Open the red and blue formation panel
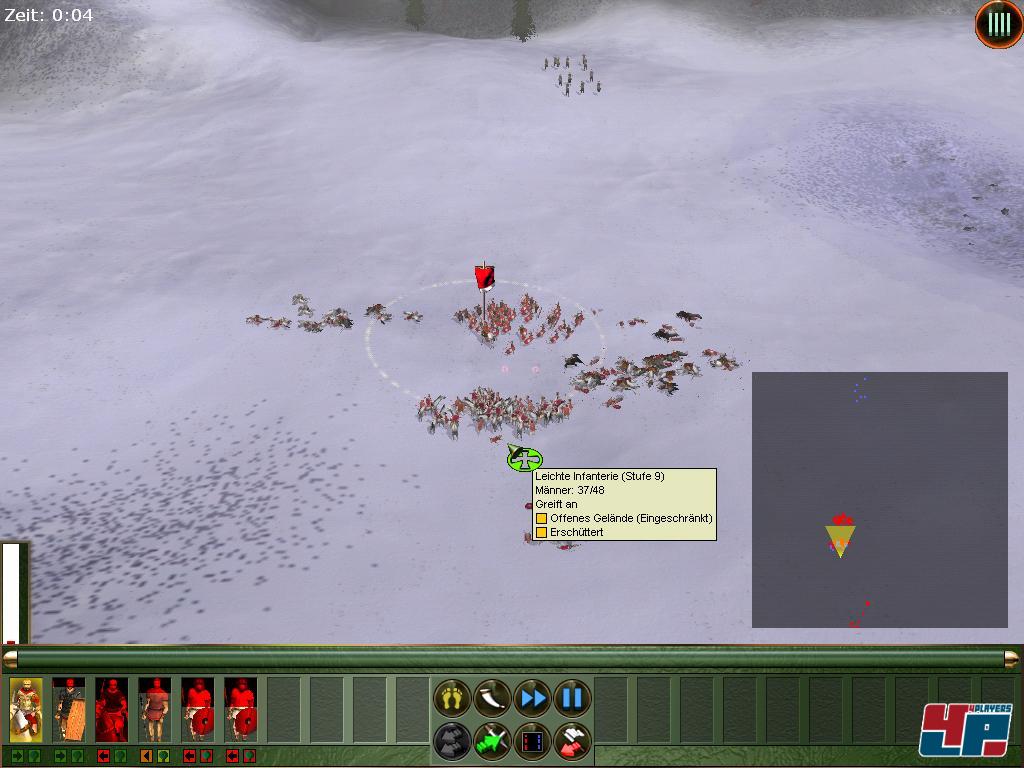Screen dimensions: 1024x768 pyautogui.click(x=532, y=741)
